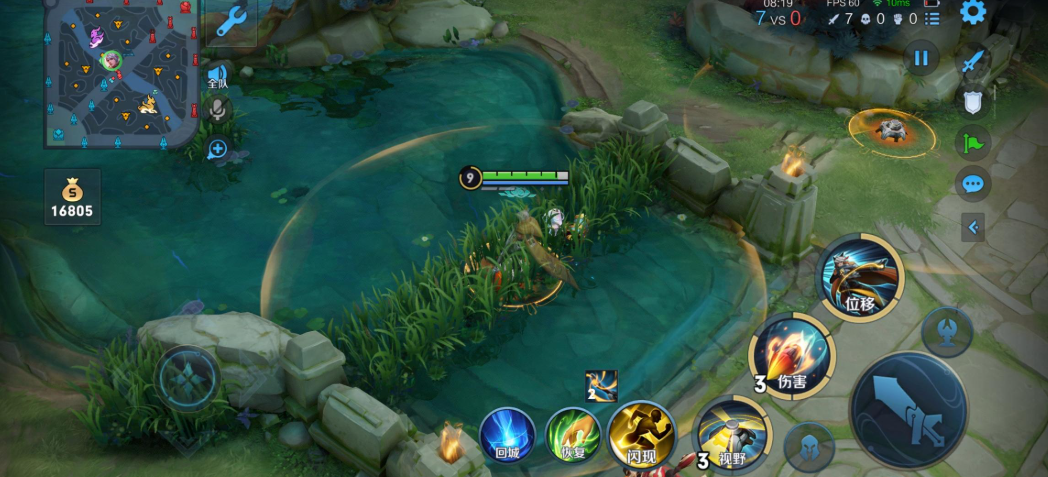Send the blue sword attack signal
The height and width of the screenshot is (477, 1048).
click(x=973, y=62)
